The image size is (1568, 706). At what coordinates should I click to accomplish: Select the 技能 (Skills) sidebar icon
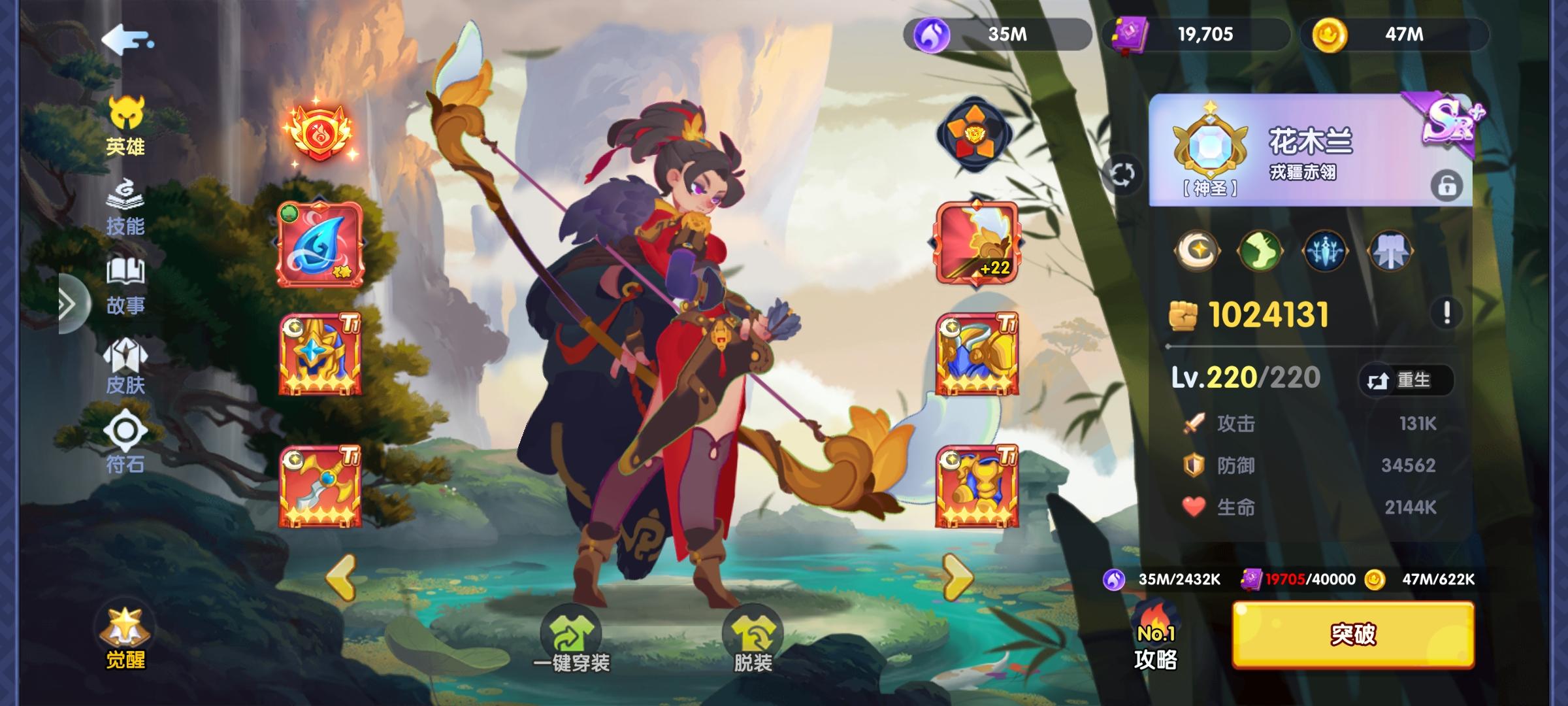[126, 209]
